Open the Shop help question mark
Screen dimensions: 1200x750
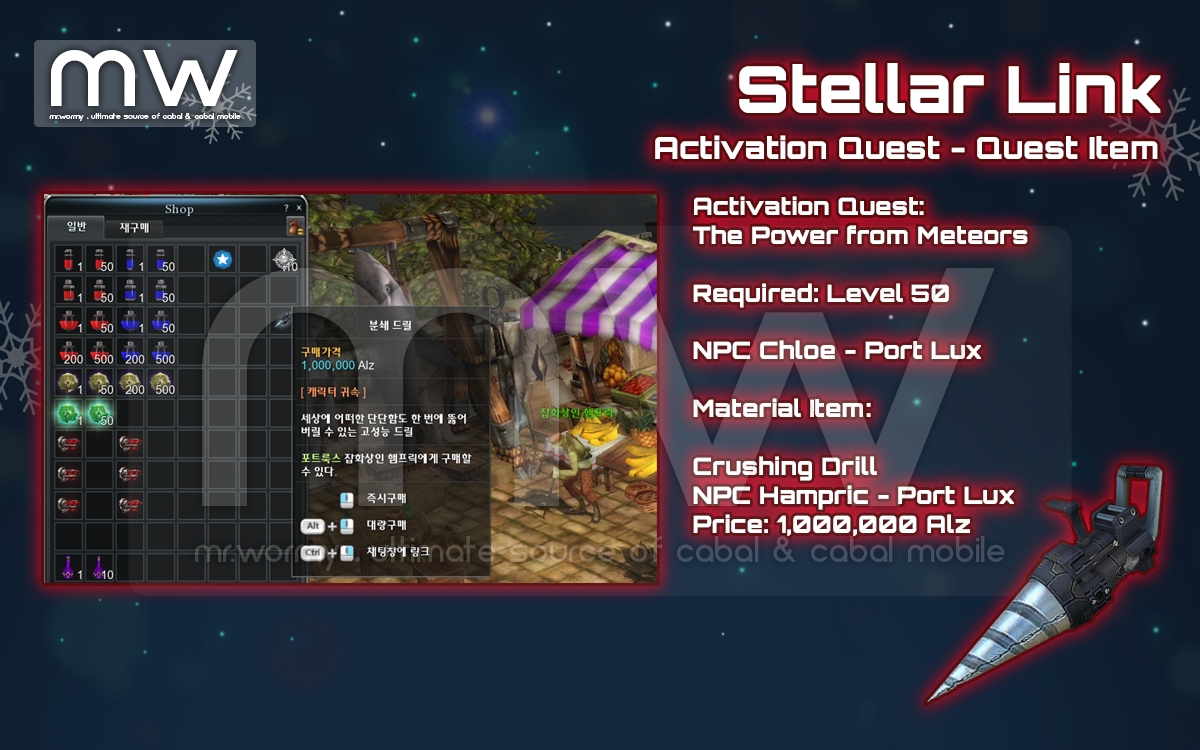click(x=287, y=208)
